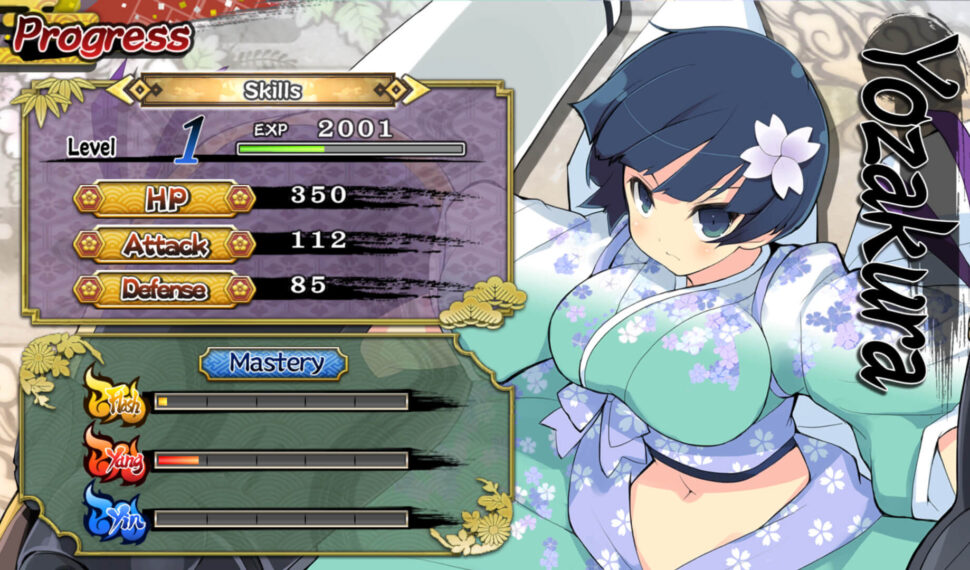970x570 pixels.
Task: Click the blue Mastery label
Action: 274,363
